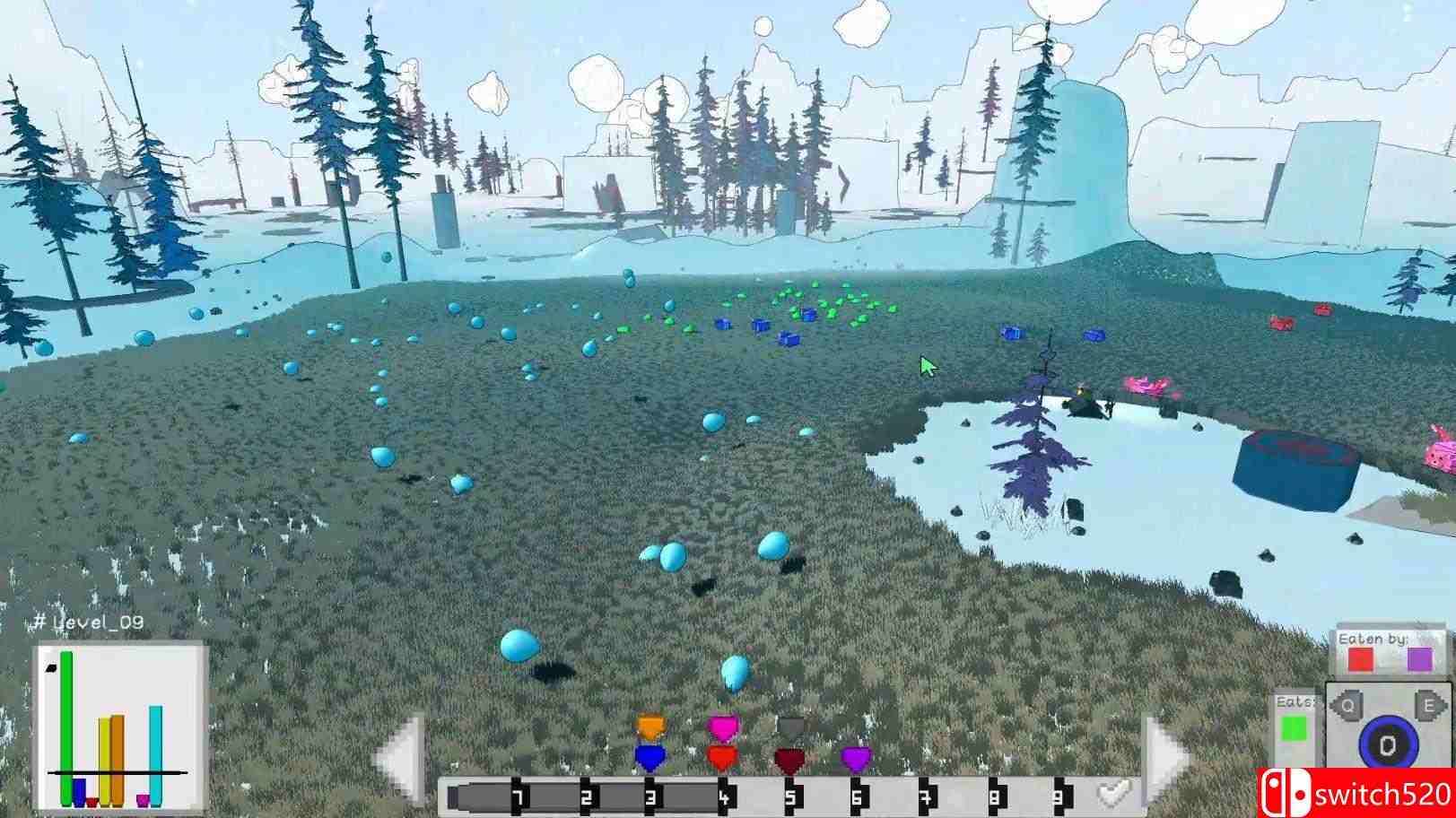This screenshot has width=1456, height=818.
Task: Choose the gray blob icon above slot 5
Action: coord(791,725)
